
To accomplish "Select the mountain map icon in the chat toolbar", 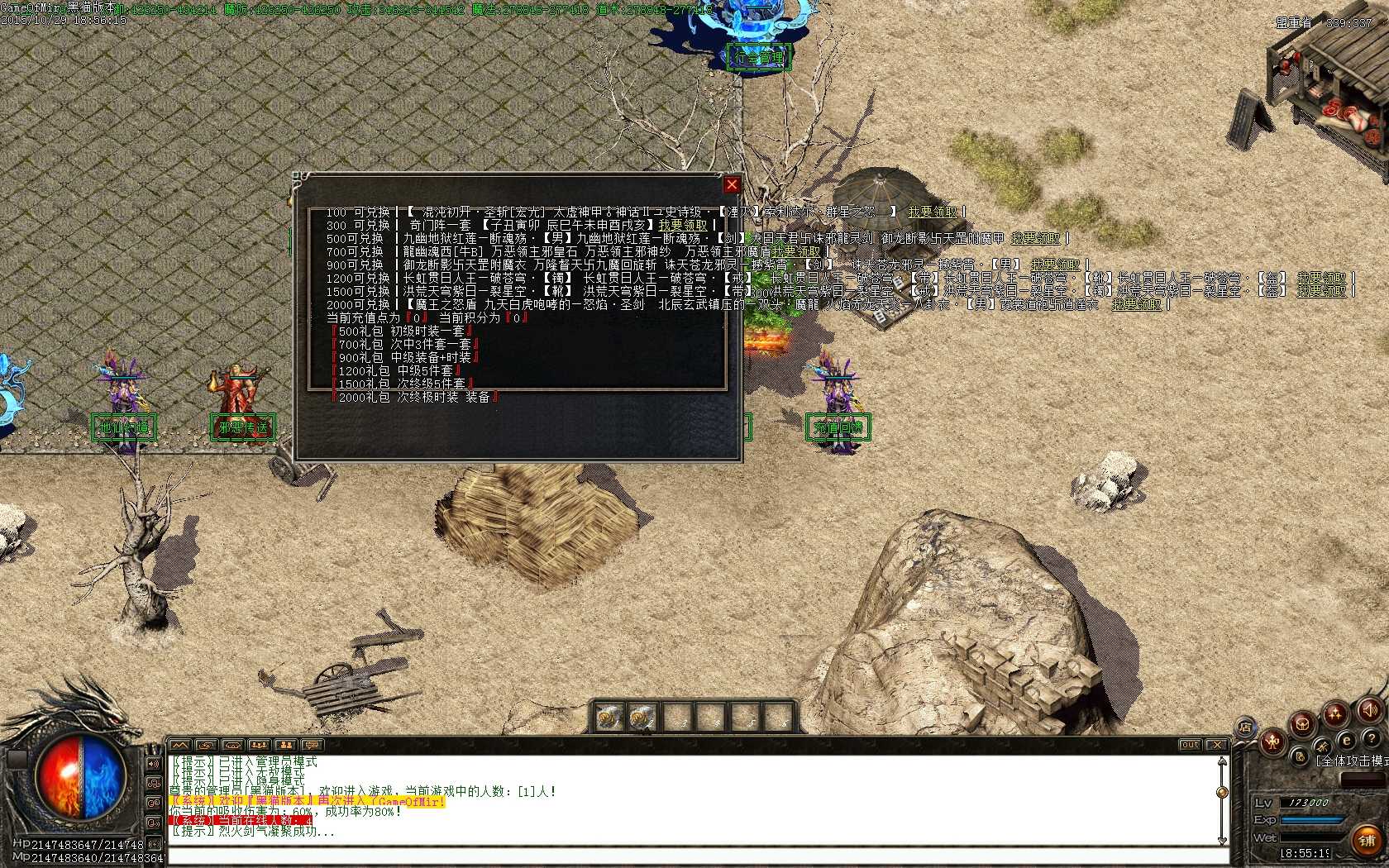I will tap(179, 746).
